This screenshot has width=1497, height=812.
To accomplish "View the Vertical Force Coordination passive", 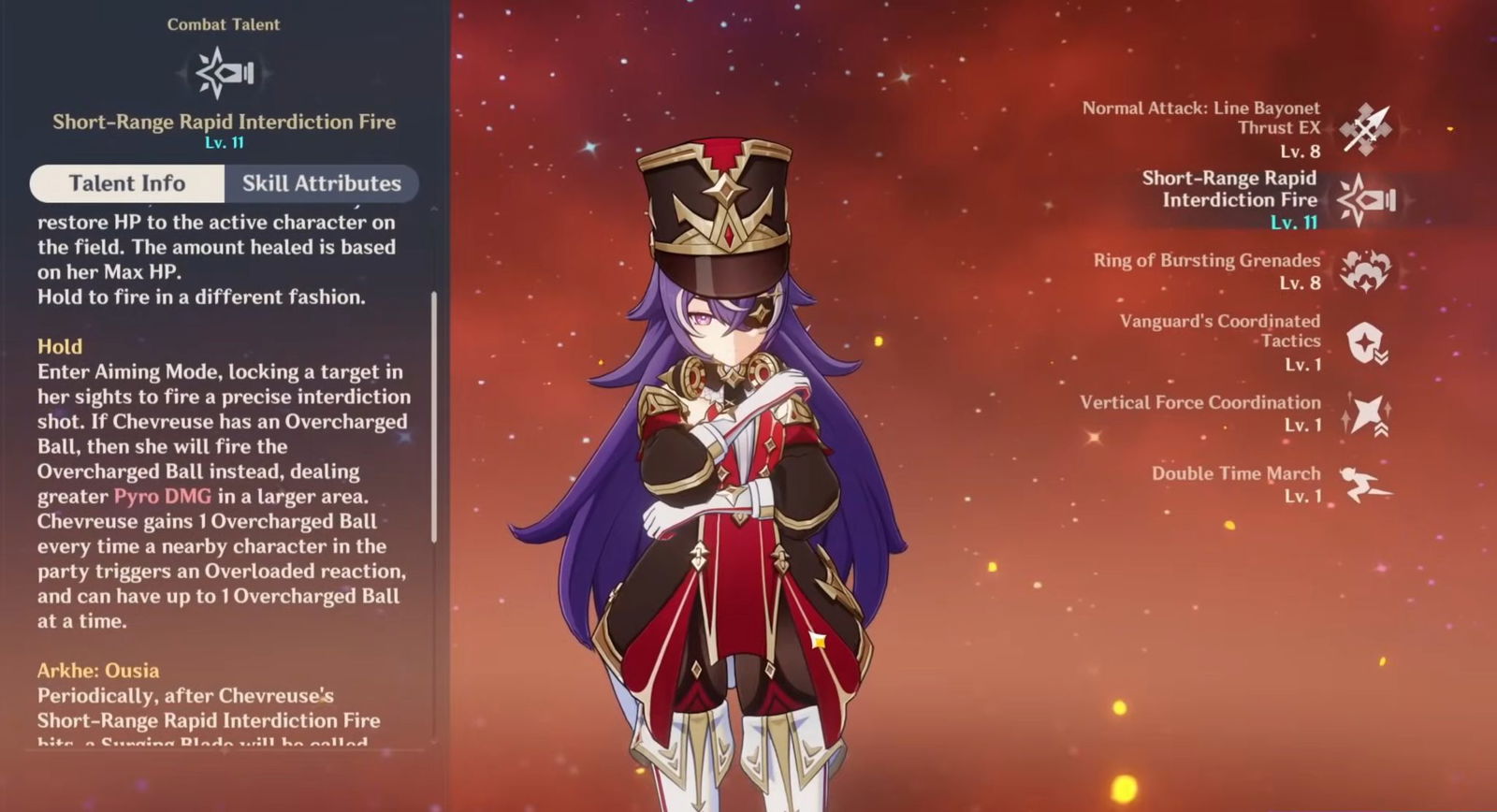I will click(x=1366, y=413).
